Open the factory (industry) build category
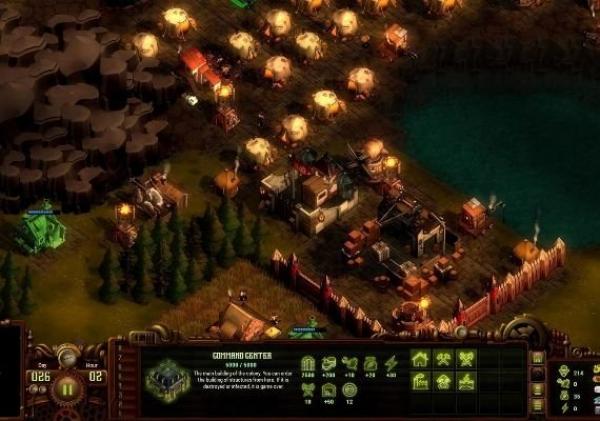600x421 pixels. [x=419, y=381]
